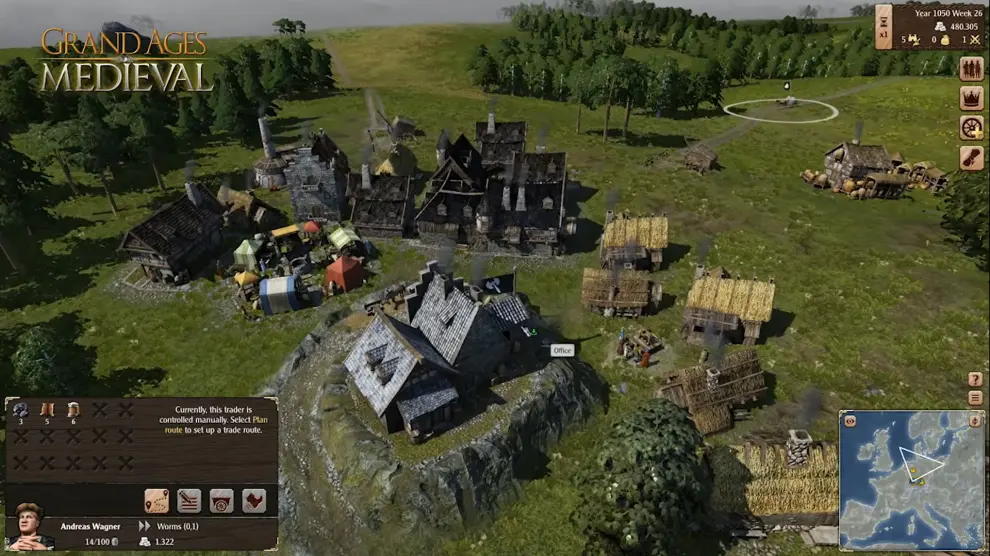The image size is (990, 556).
Task: Open the question mark help button
Action: [975, 379]
